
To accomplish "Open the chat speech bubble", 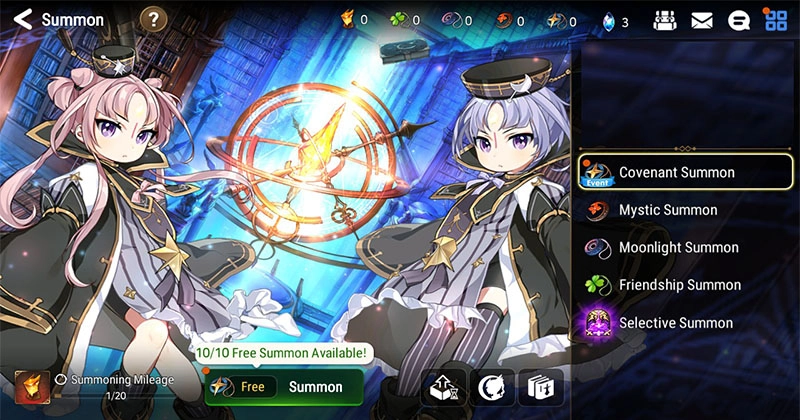I will [739, 20].
